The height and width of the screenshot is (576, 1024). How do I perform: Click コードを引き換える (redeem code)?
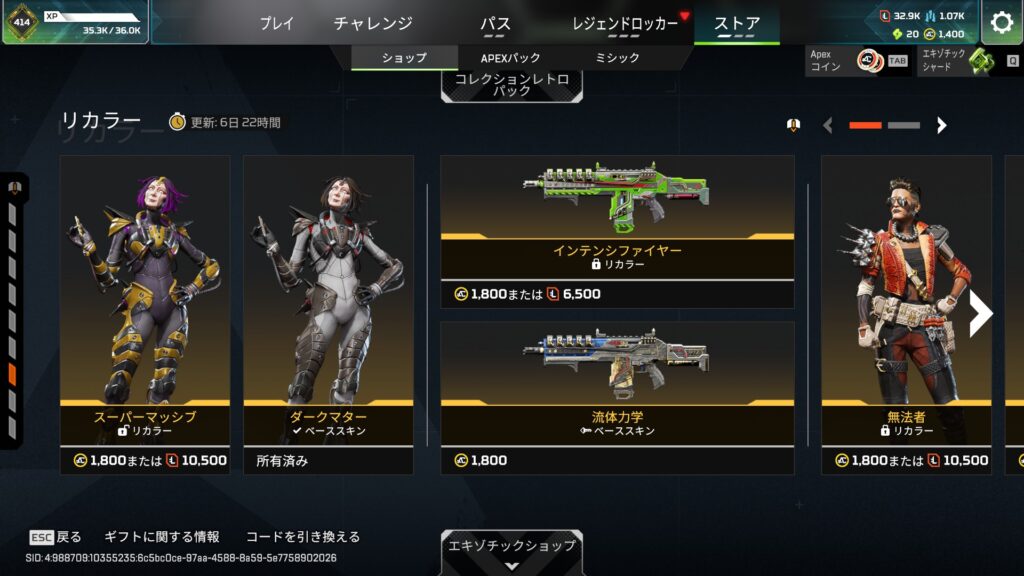[x=302, y=537]
